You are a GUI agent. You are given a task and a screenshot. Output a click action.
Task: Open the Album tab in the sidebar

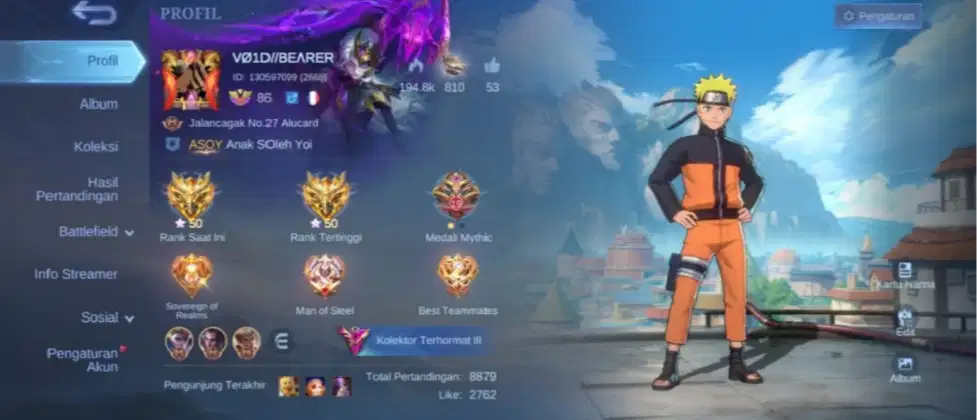click(x=98, y=104)
